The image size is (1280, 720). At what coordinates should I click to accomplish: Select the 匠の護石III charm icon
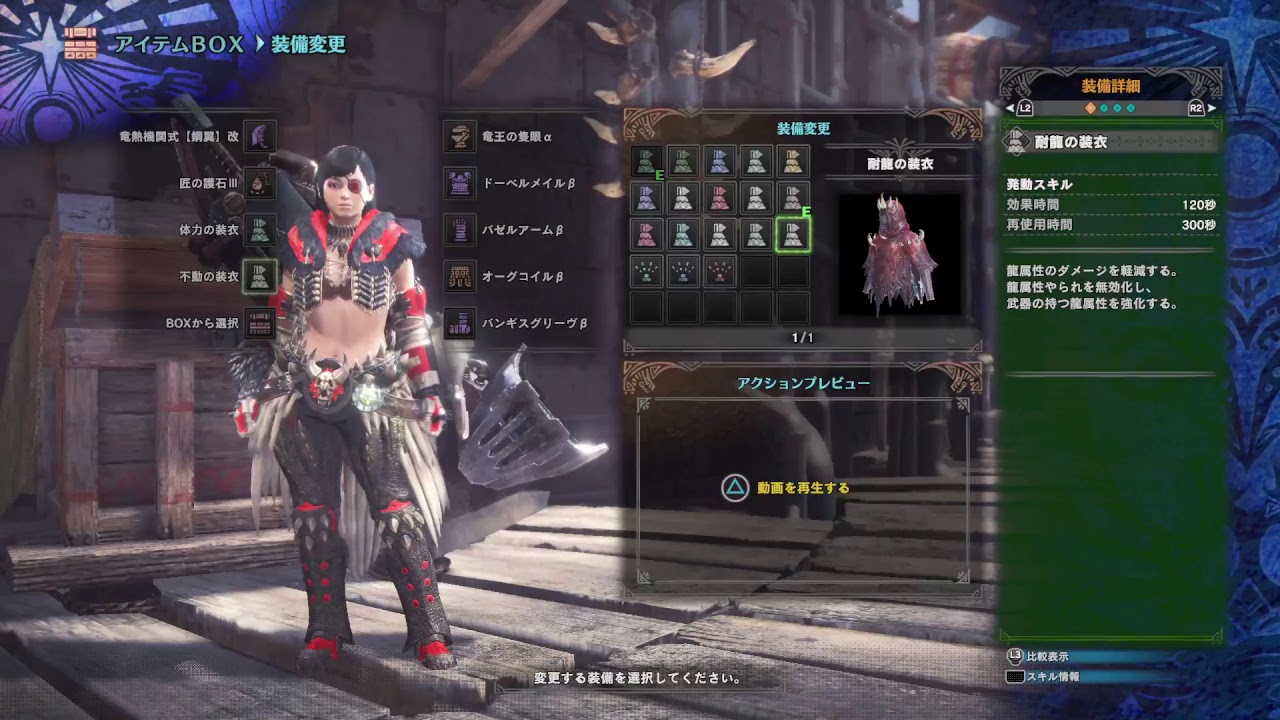(x=259, y=184)
